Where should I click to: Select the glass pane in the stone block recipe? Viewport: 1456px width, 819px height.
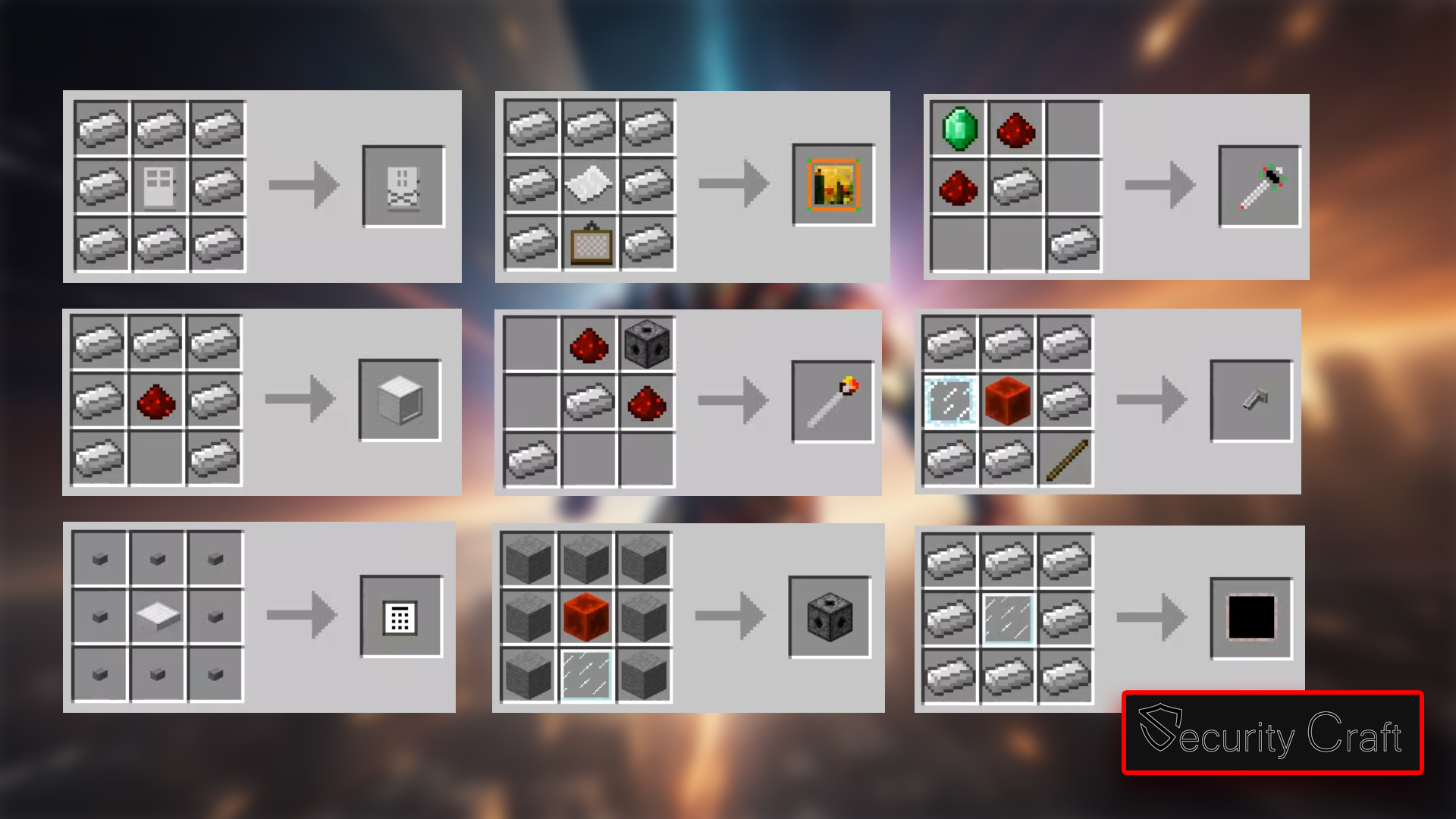pyautogui.click(x=585, y=675)
